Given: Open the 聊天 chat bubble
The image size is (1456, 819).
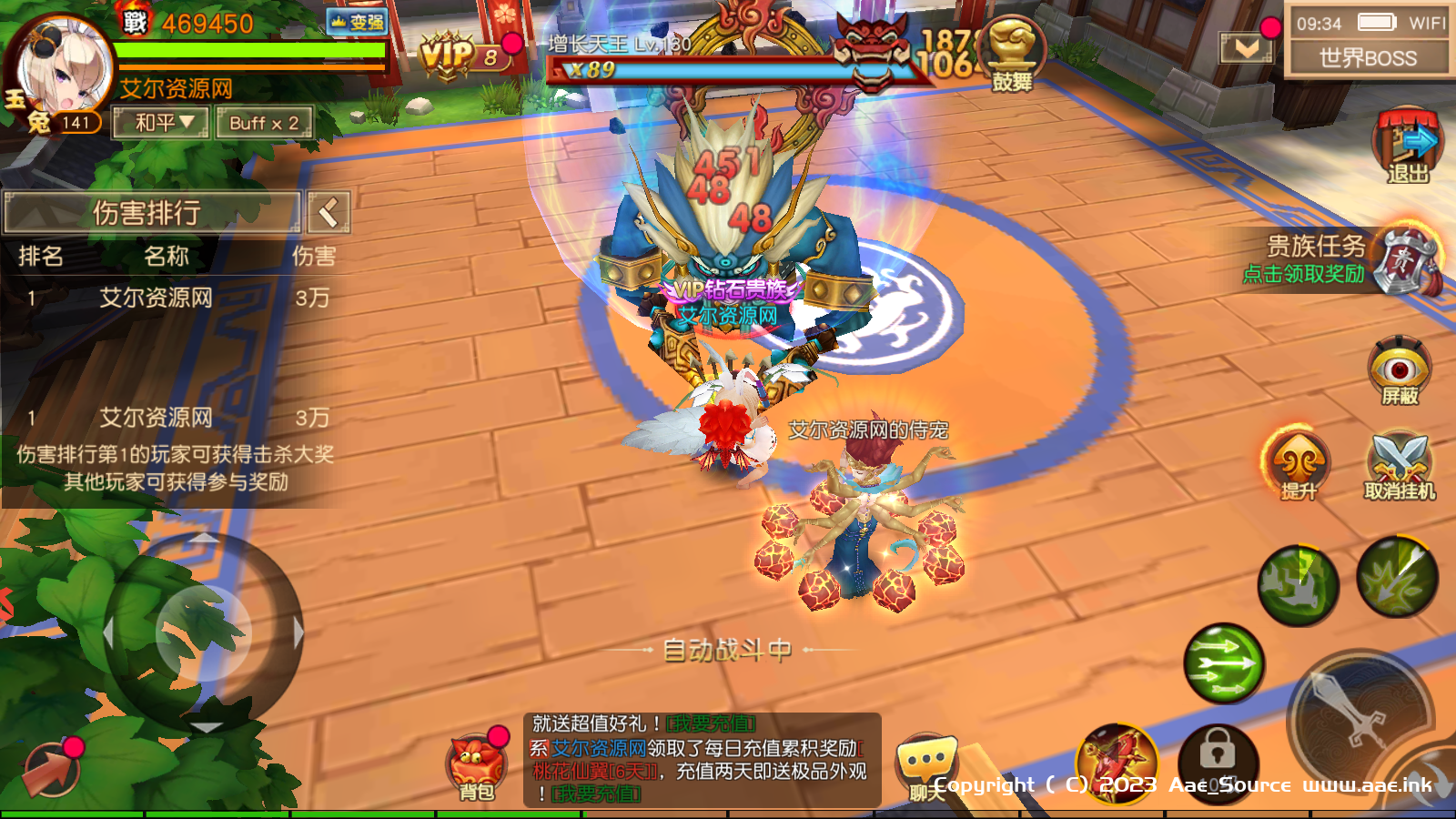Looking at the screenshot, I should point(926,764).
